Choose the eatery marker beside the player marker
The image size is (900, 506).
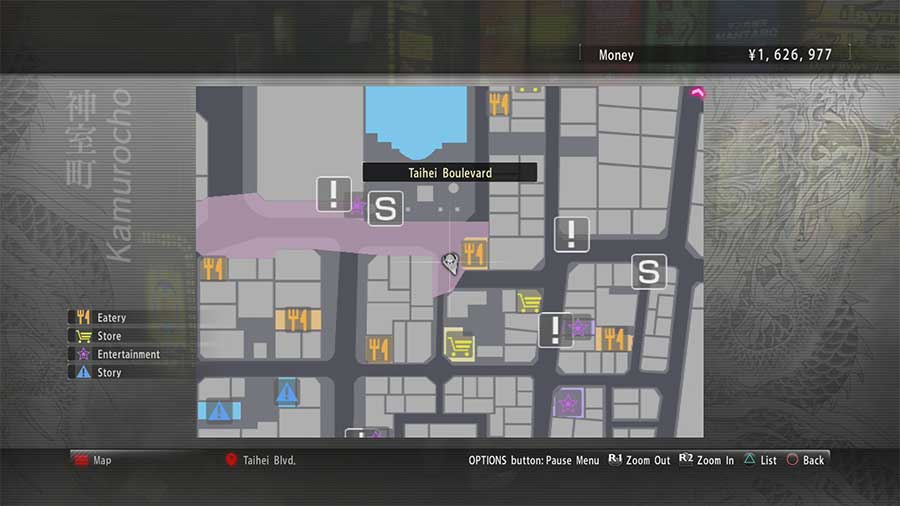click(x=474, y=253)
